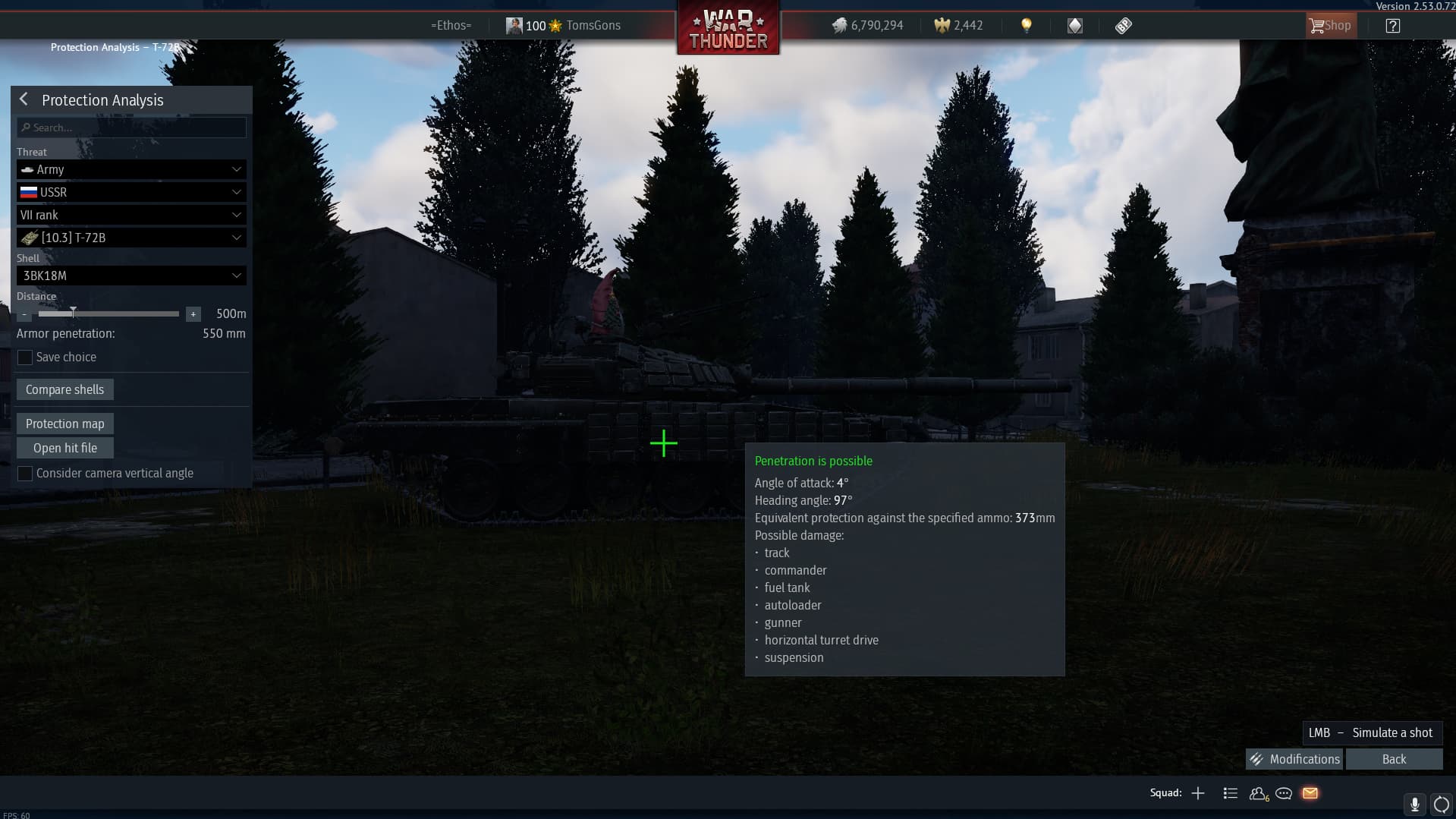Click the Search input field
1456x819 pixels.
coord(131,128)
